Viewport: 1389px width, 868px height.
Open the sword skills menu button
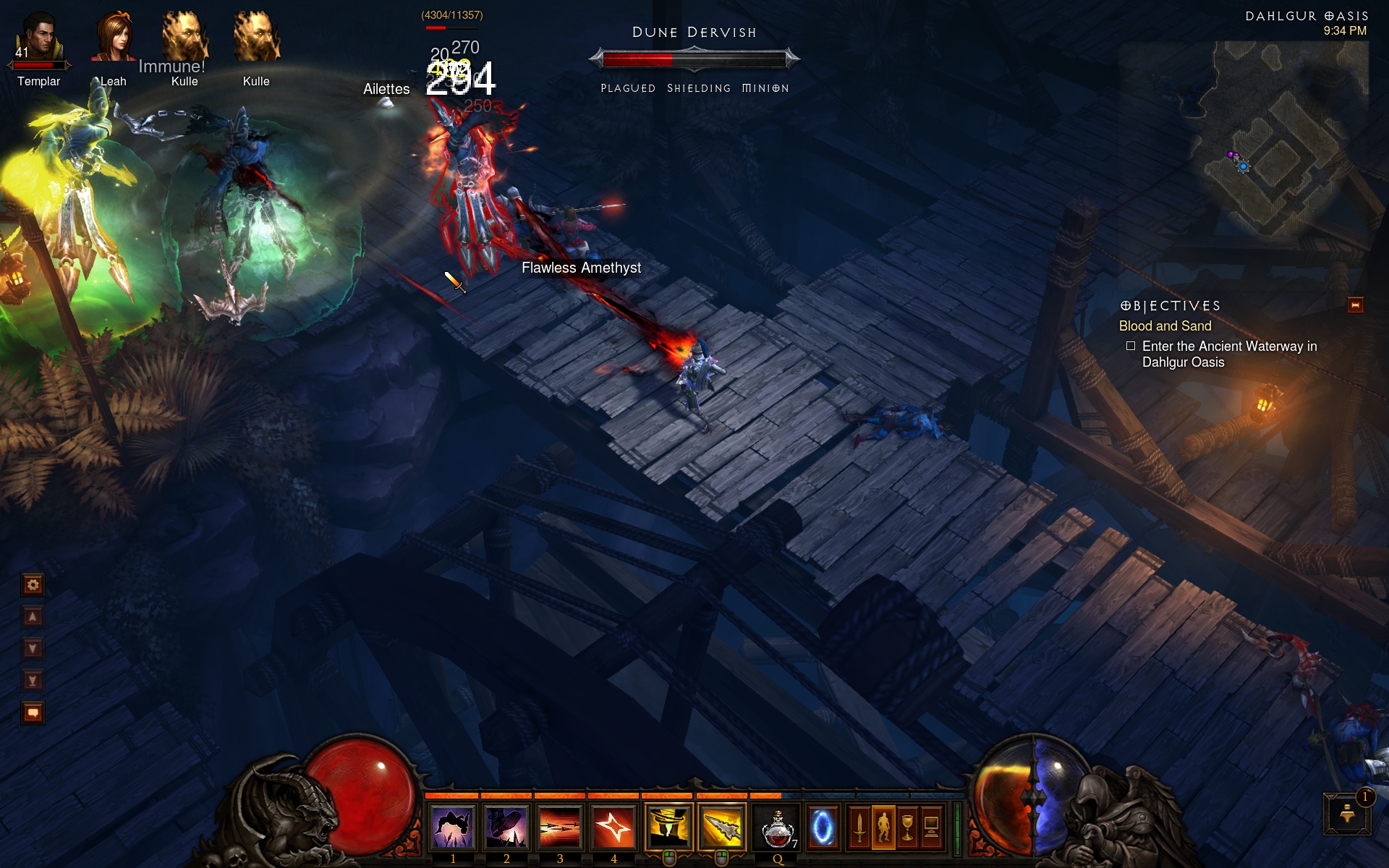pyautogui.click(x=859, y=827)
